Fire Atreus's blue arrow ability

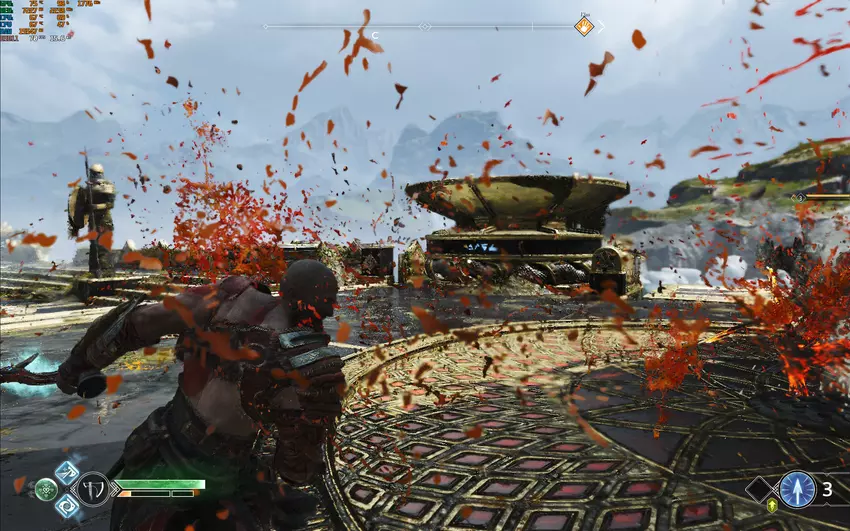[x=797, y=489]
